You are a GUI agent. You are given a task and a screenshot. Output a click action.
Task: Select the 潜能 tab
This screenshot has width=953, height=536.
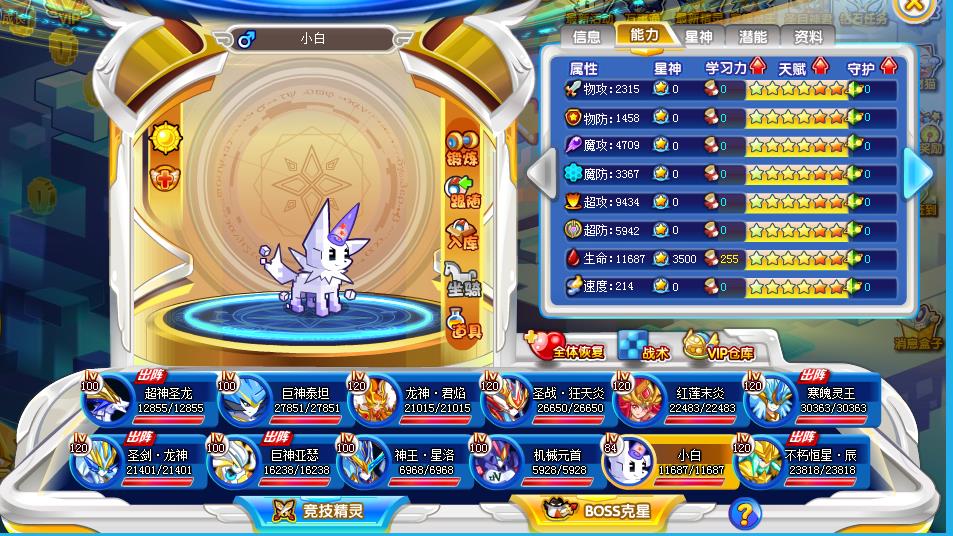tap(753, 37)
